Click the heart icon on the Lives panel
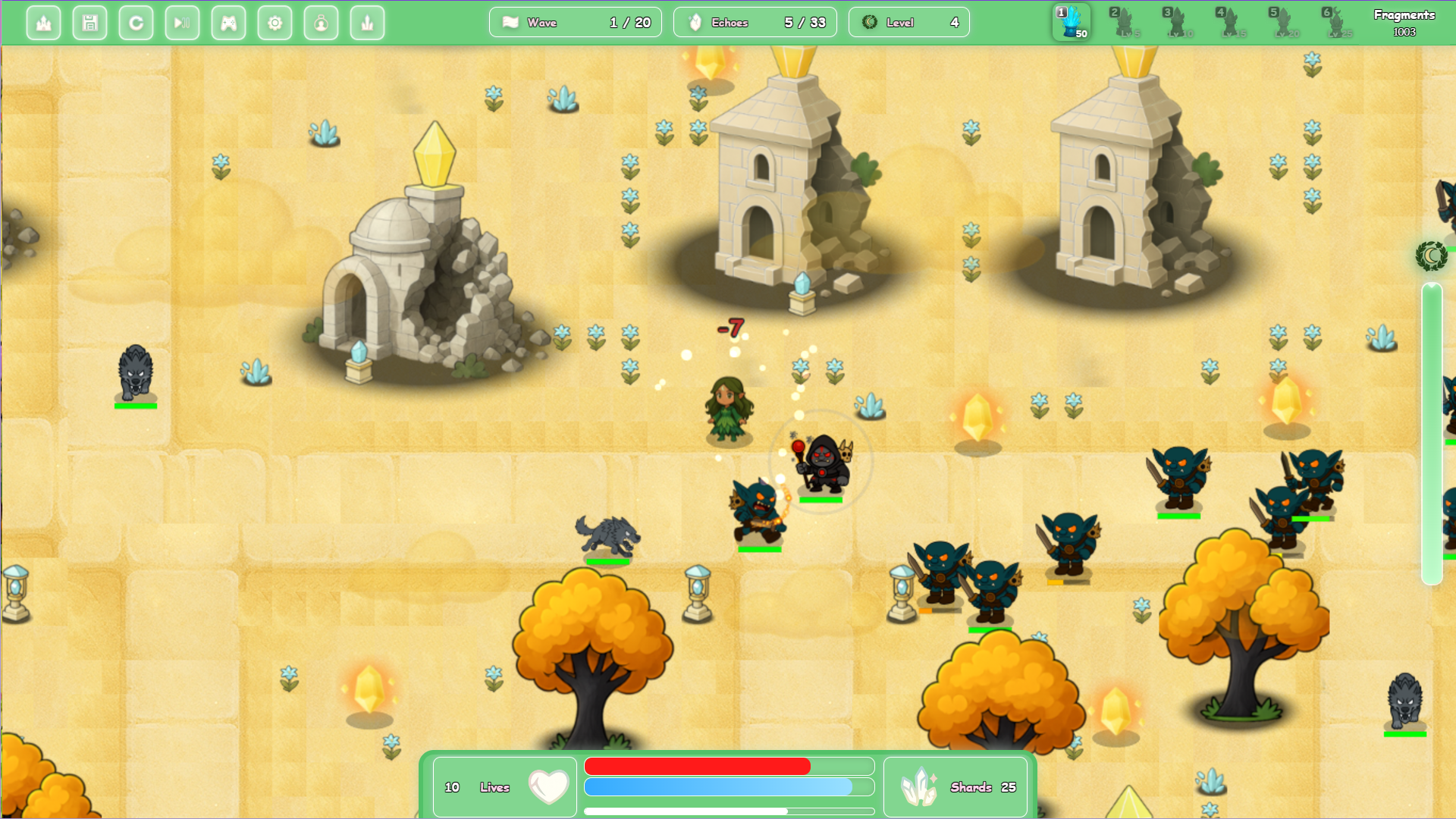1456x819 pixels. tap(550, 786)
